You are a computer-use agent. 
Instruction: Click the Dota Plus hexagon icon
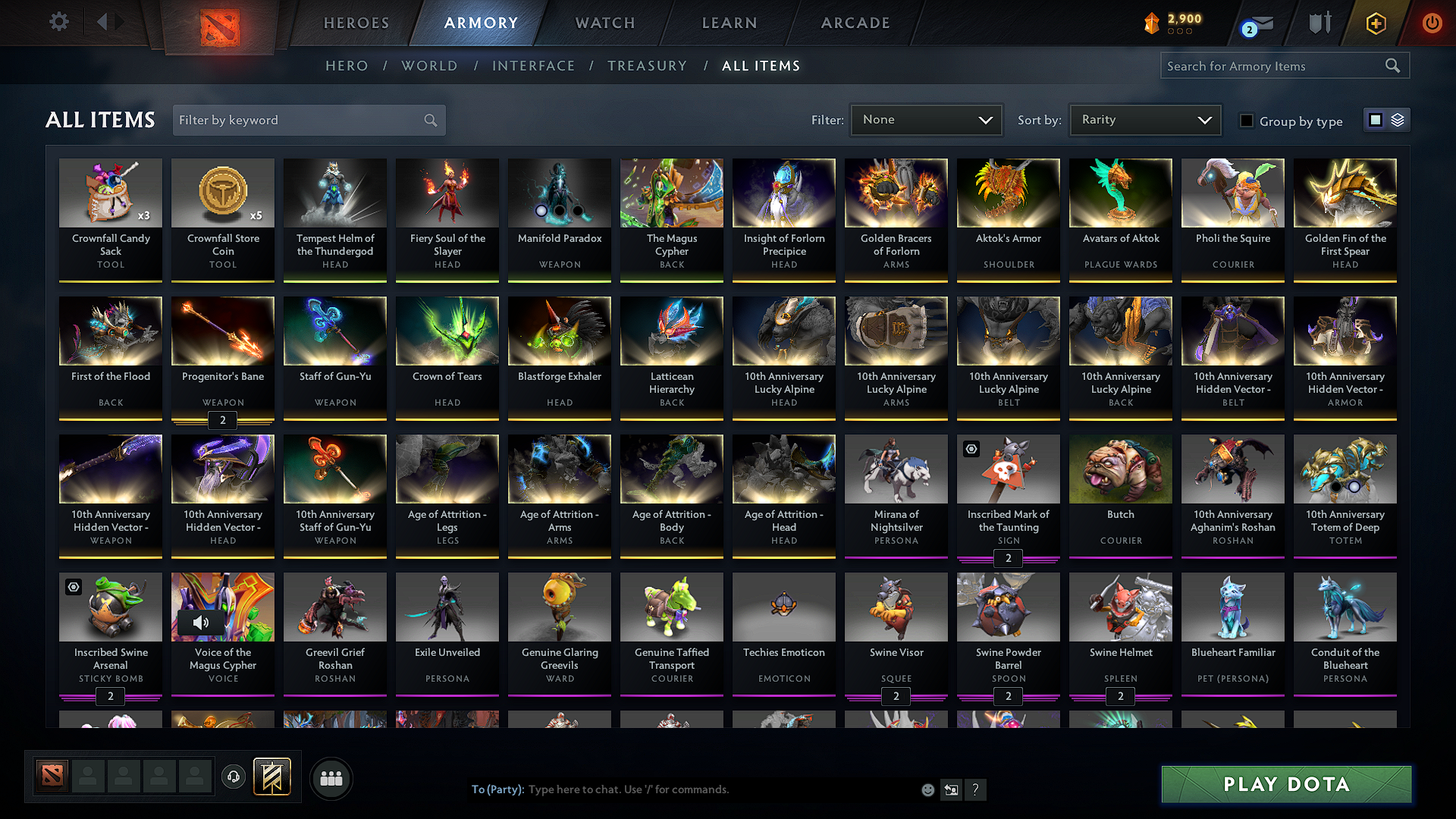(x=1375, y=24)
